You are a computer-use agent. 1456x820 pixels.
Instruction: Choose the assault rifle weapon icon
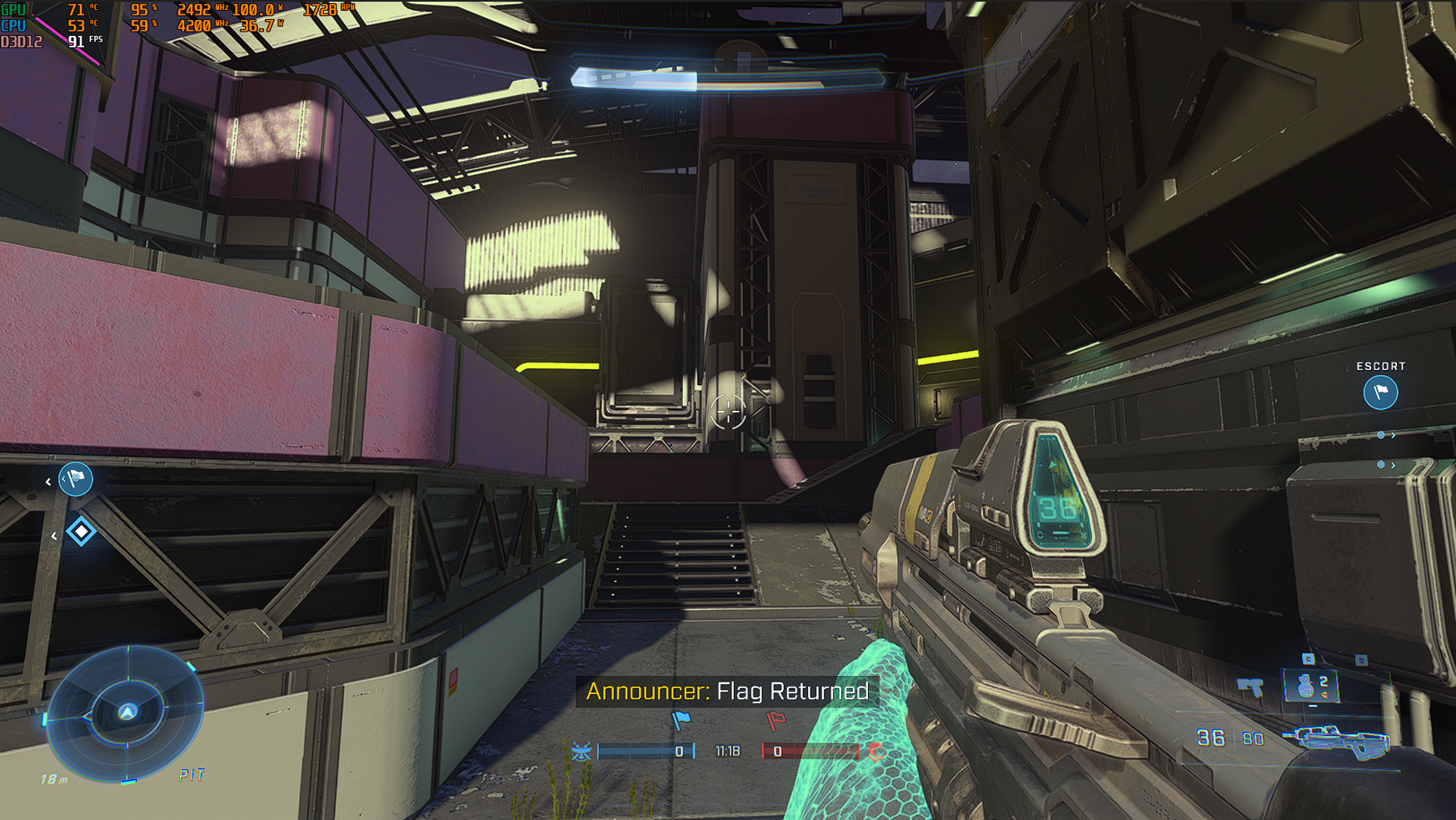(x=1335, y=740)
